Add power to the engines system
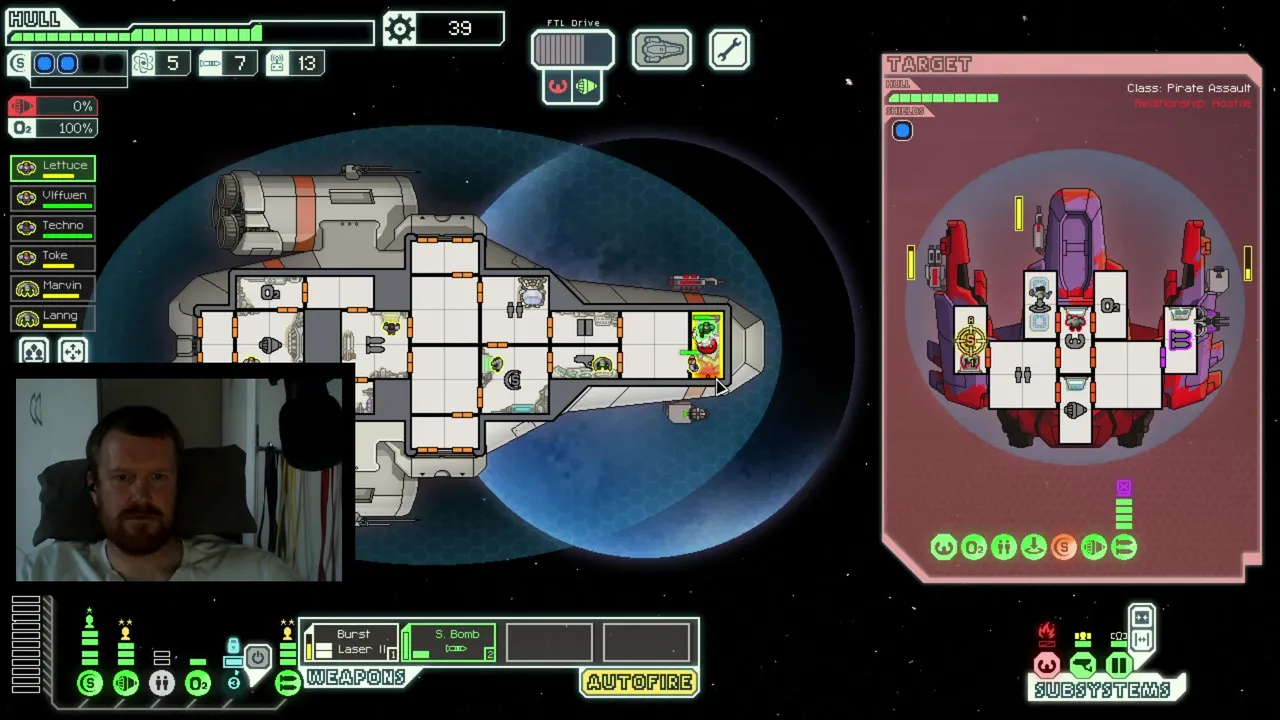The image size is (1280, 720). (126, 683)
